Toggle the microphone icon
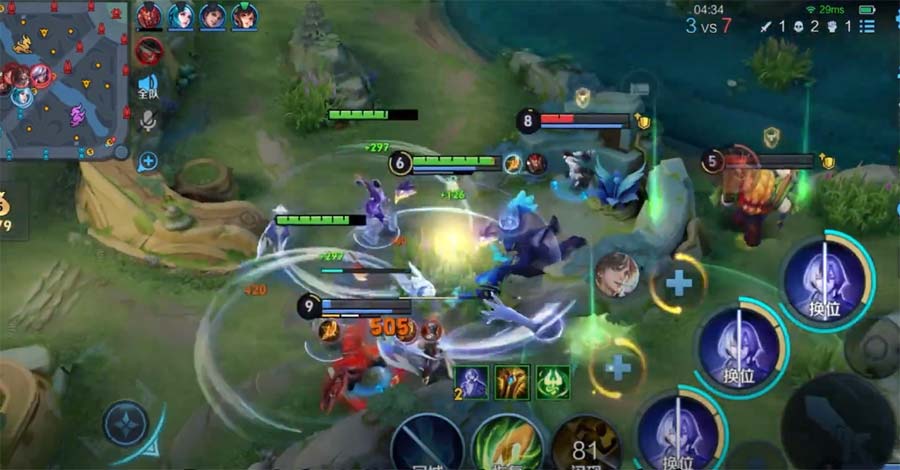The height and width of the screenshot is (470, 900). 148,121
